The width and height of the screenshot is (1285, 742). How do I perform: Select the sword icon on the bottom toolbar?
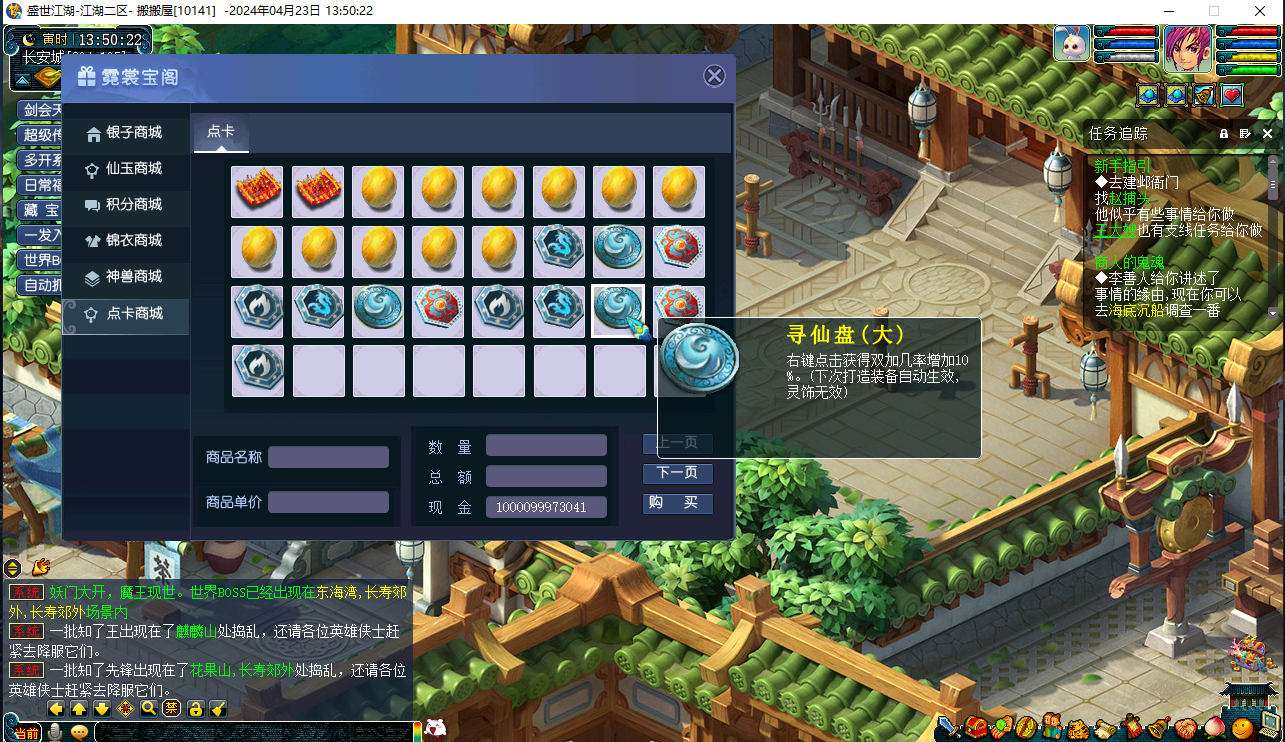click(x=947, y=727)
